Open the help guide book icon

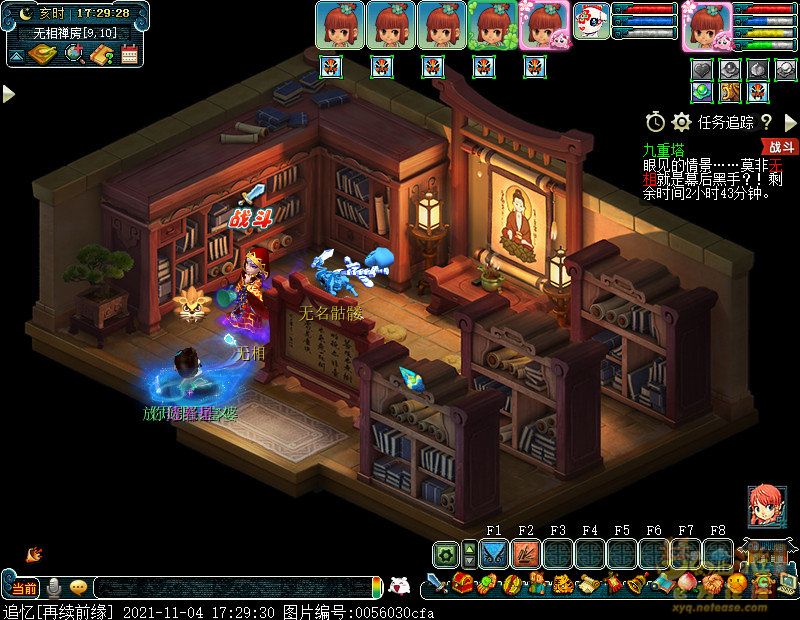101,54
